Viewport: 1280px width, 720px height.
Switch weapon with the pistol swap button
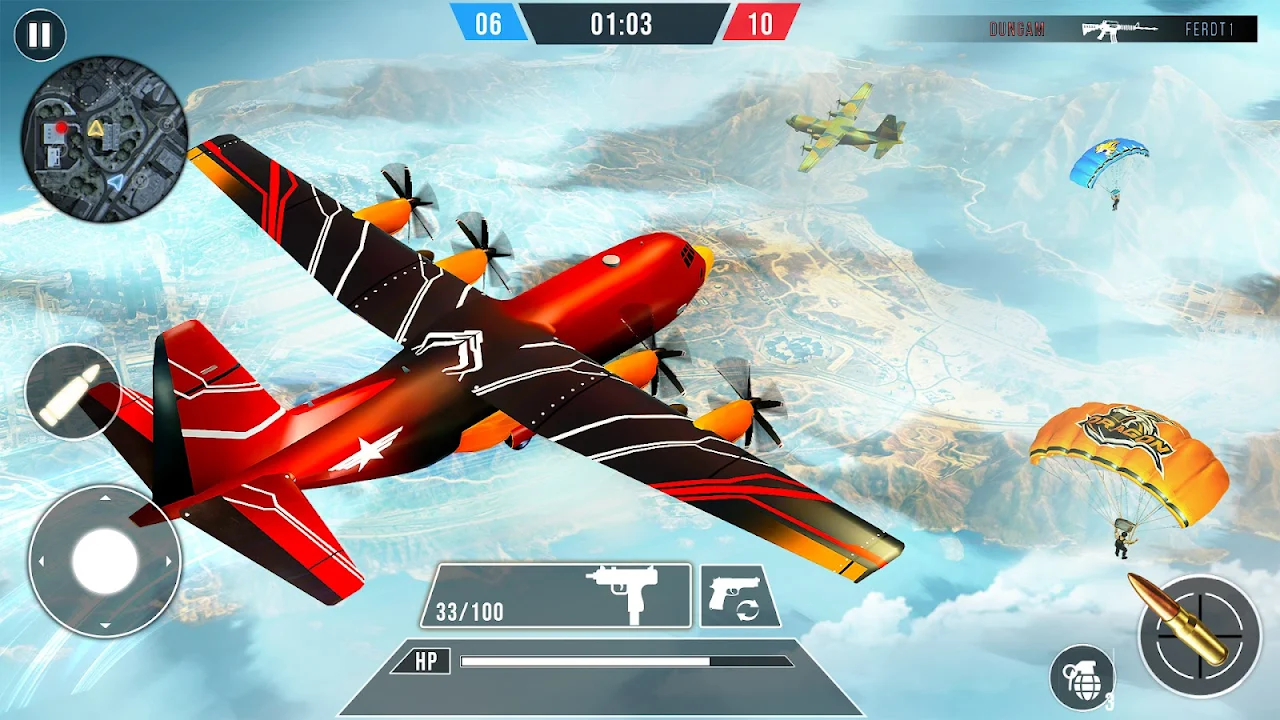pos(739,596)
